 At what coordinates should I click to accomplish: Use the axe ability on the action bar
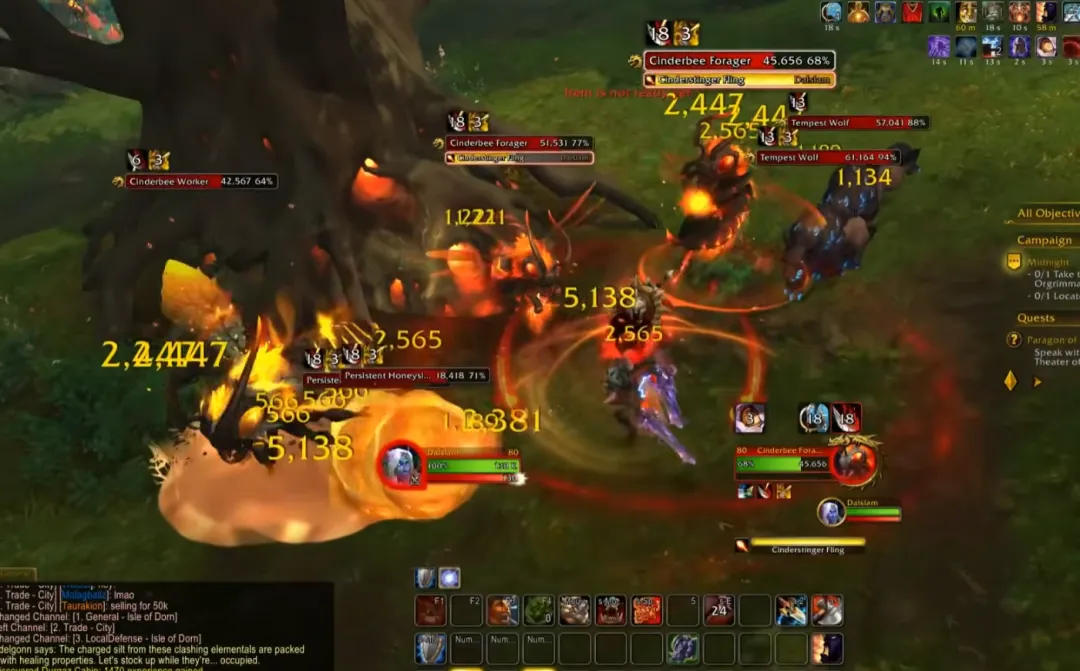coord(827,610)
